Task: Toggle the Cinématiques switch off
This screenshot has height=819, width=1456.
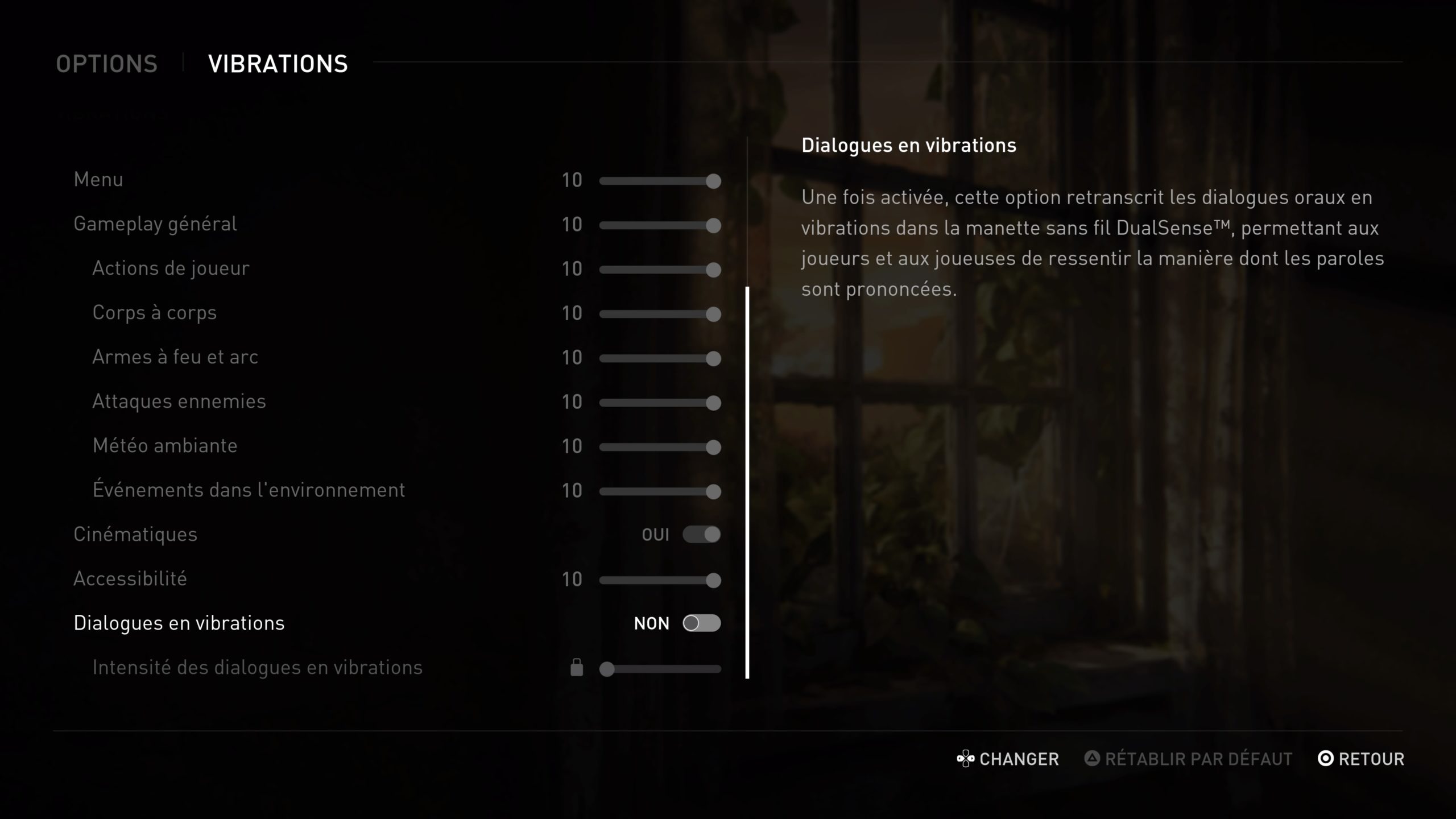Action: coord(701,535)
